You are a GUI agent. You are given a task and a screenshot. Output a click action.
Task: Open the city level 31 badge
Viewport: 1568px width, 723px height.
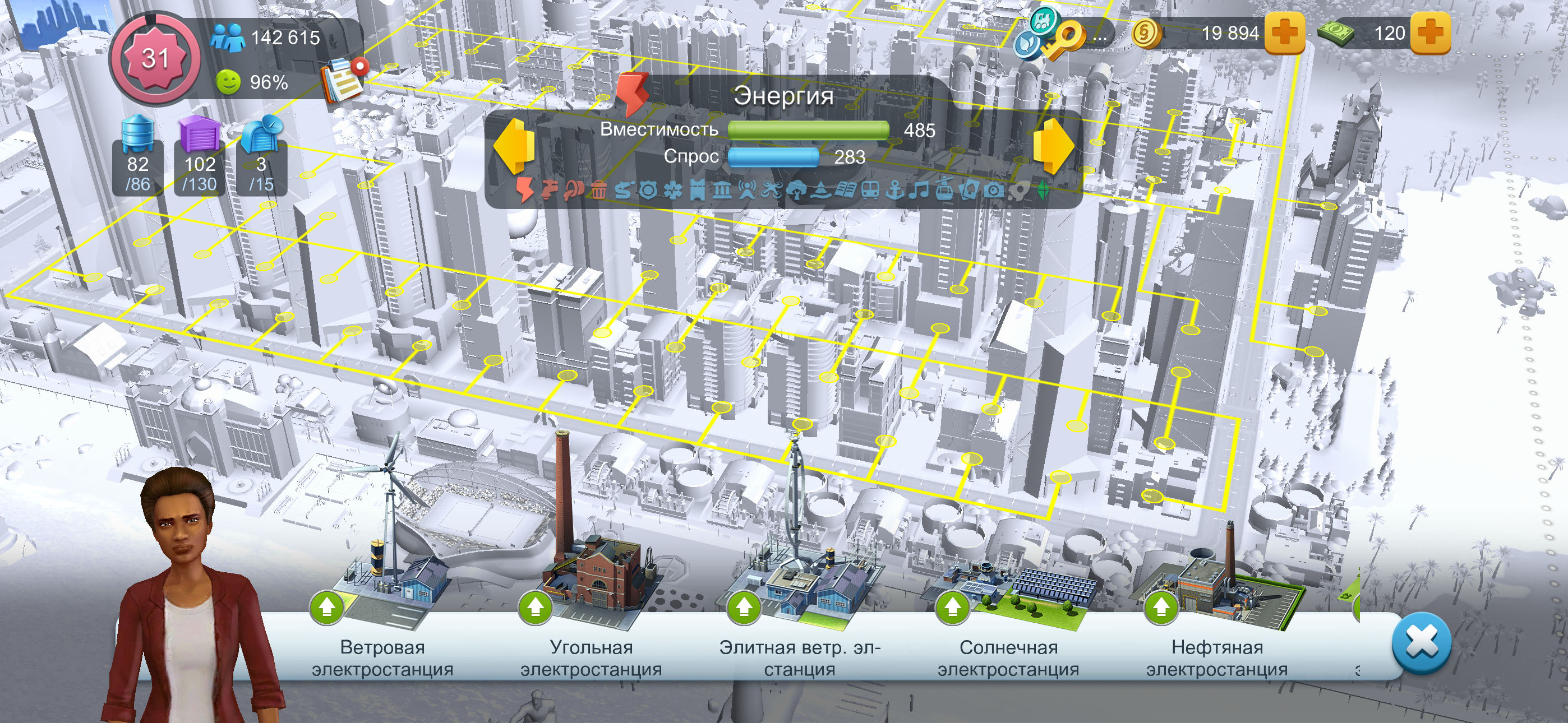[x=155, y=59]
